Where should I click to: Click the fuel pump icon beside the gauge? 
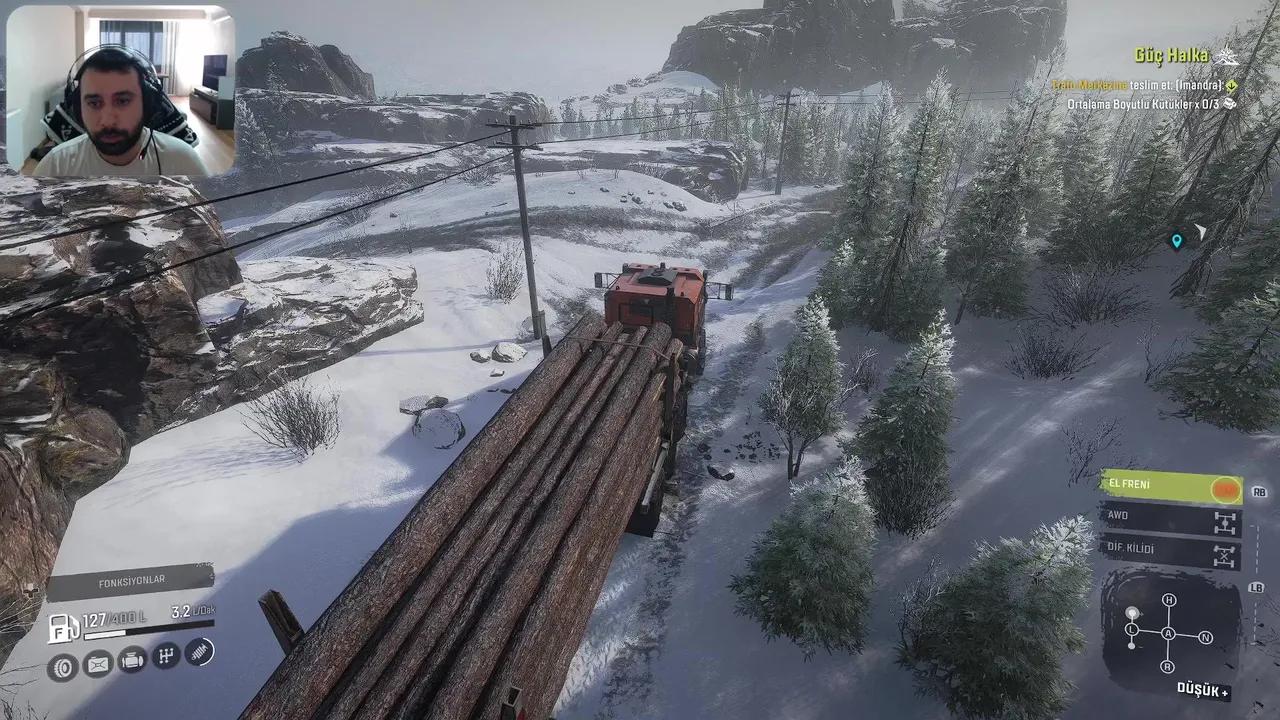[x=64, y=627]
